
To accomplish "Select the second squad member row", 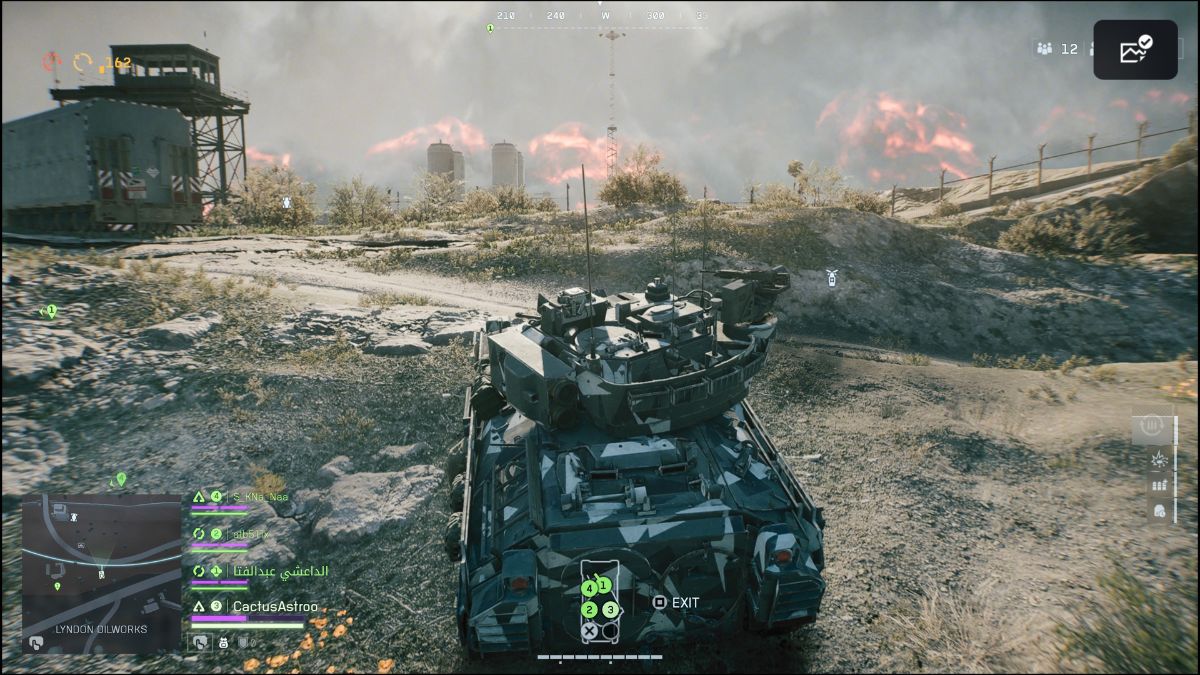I will pyautogui.click(x=252, y=534).
